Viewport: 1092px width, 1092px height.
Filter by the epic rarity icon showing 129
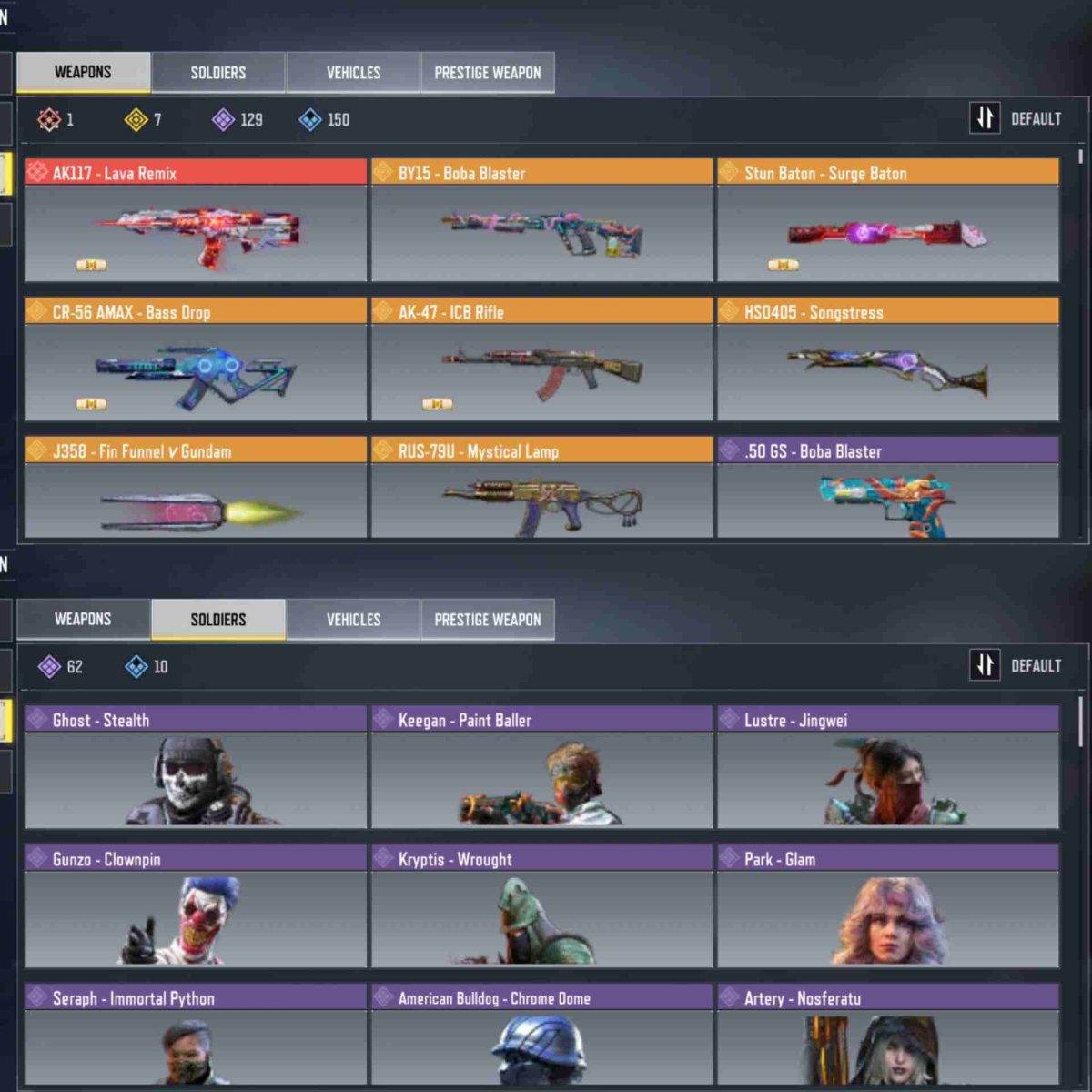pos(224,119)
